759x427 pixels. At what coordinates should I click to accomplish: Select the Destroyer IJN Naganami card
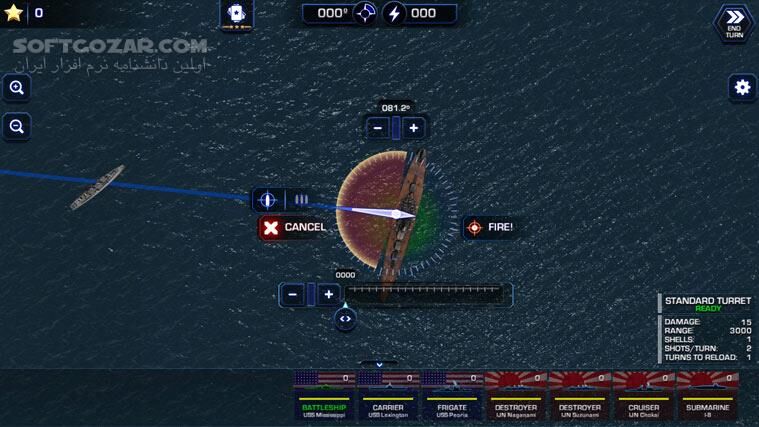tap(516, 394)
